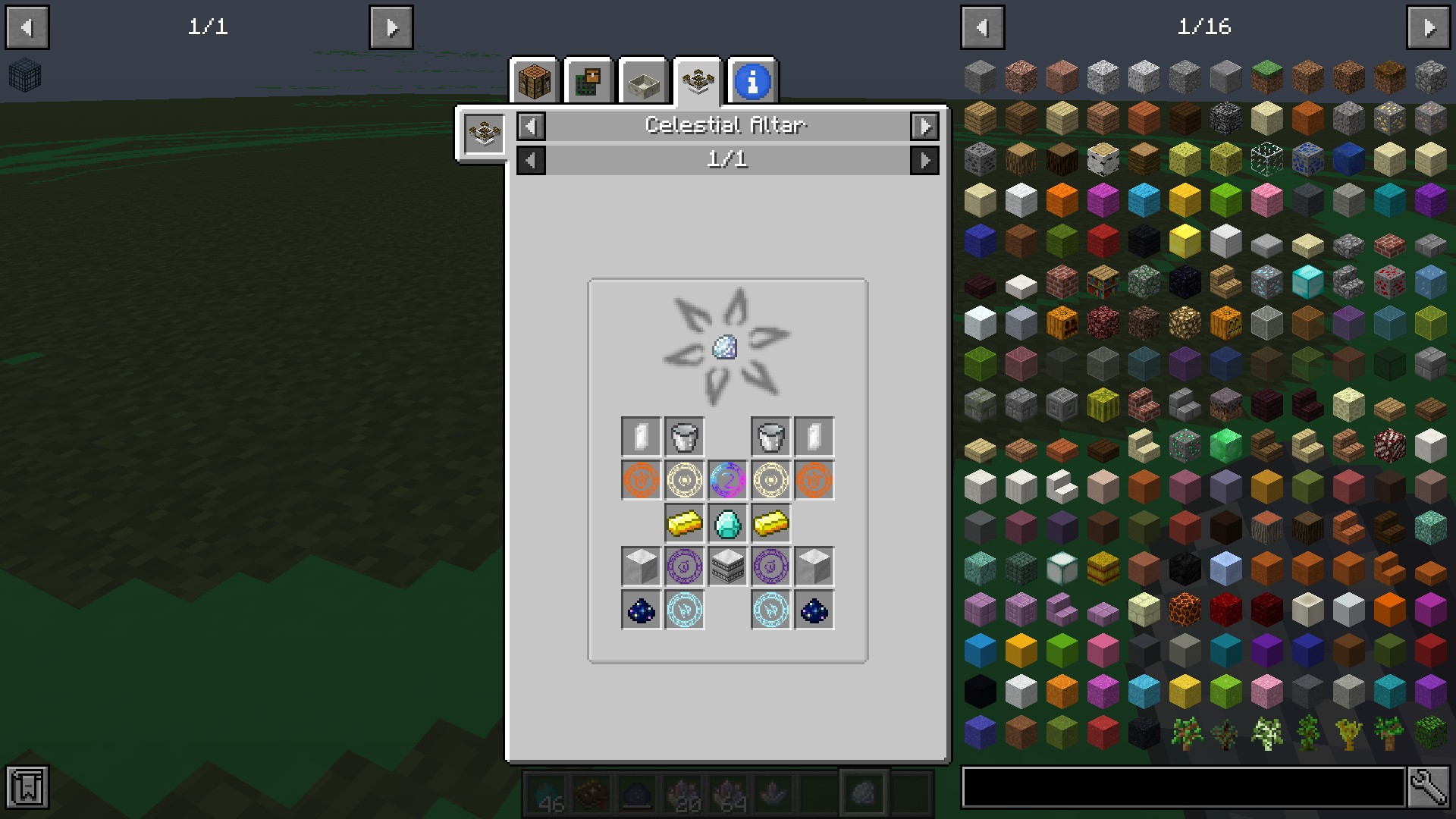Show the next recipe page arrow

click(924, 160)
